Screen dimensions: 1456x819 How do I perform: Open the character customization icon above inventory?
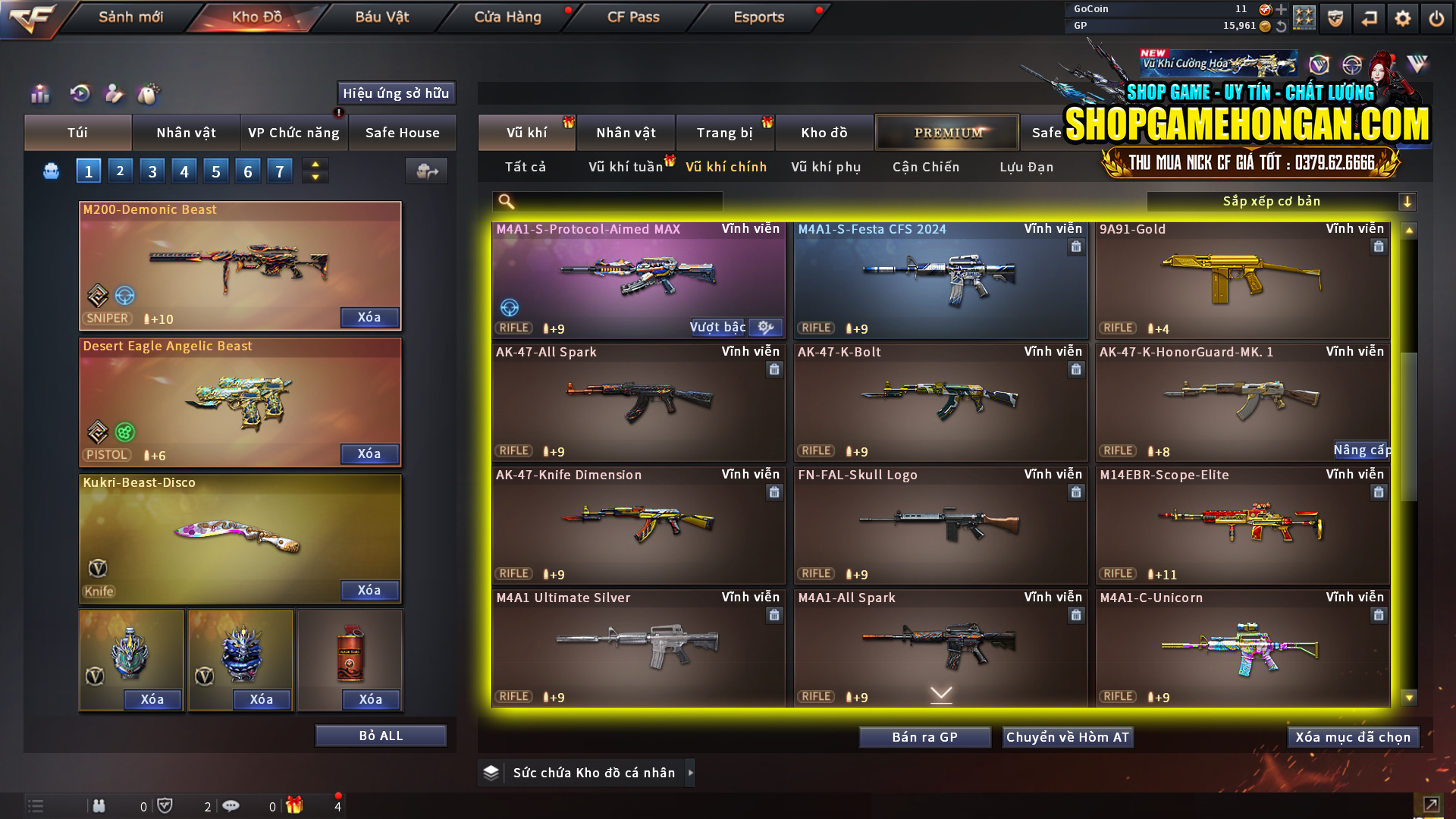tap(114, 94)
